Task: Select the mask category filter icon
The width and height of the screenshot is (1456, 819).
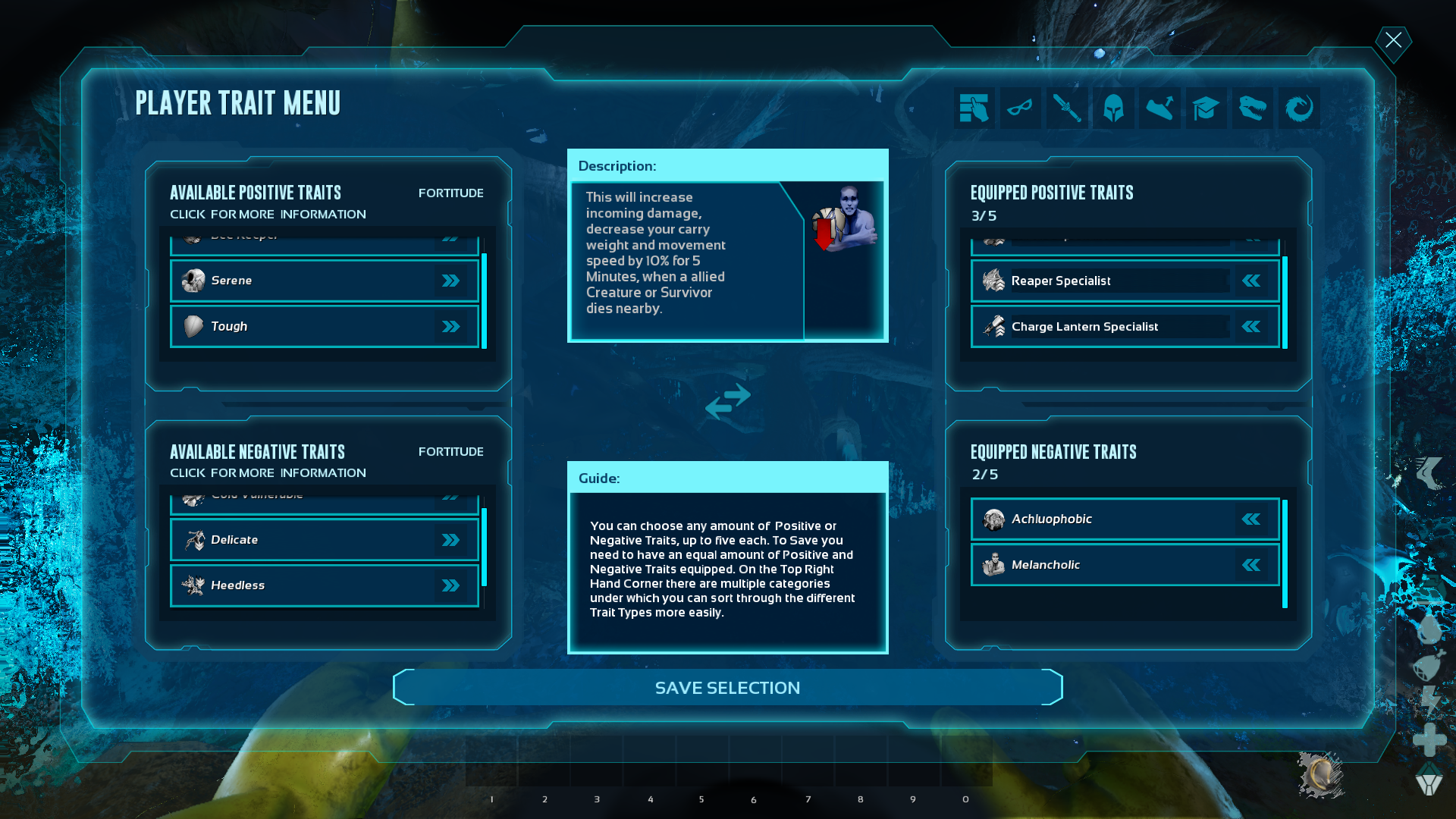Action: point(1021,108)
